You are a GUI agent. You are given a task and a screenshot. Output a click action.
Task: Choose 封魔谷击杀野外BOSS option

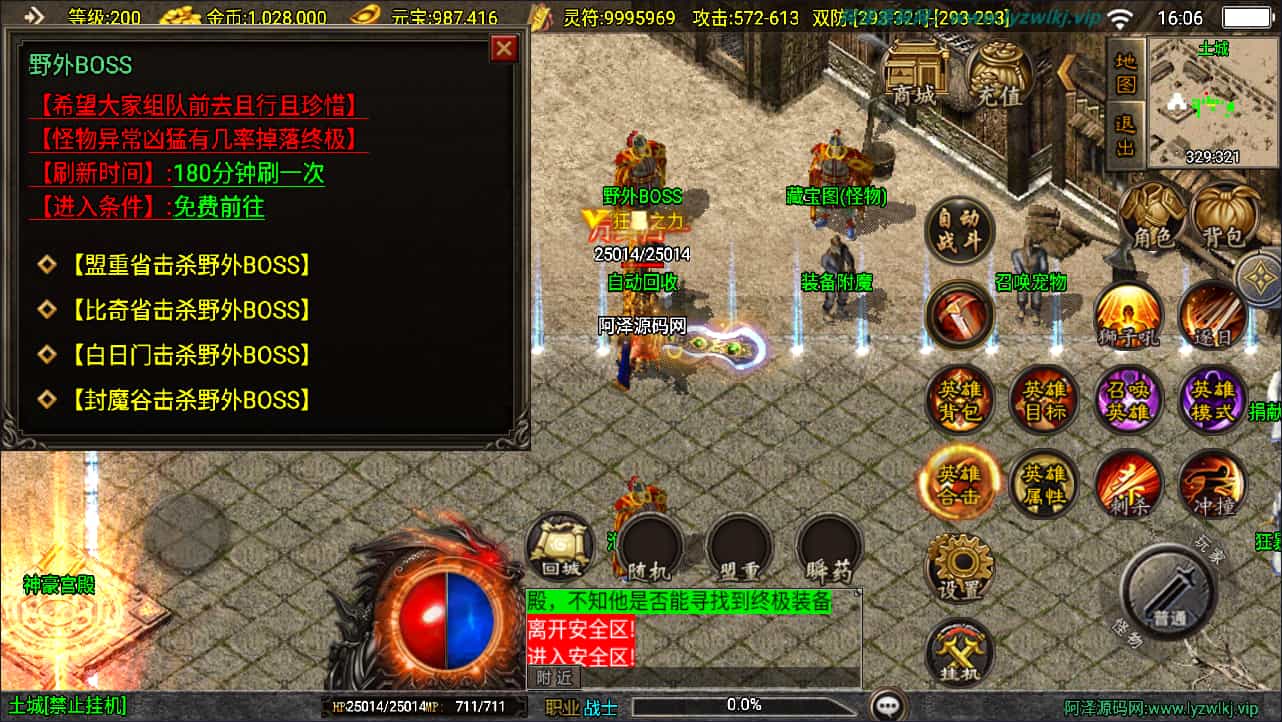(x=190, y=400)
